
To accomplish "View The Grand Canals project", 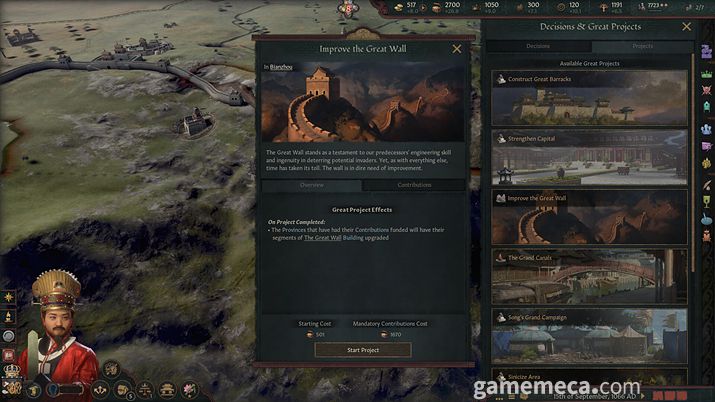I will (589, 275).
